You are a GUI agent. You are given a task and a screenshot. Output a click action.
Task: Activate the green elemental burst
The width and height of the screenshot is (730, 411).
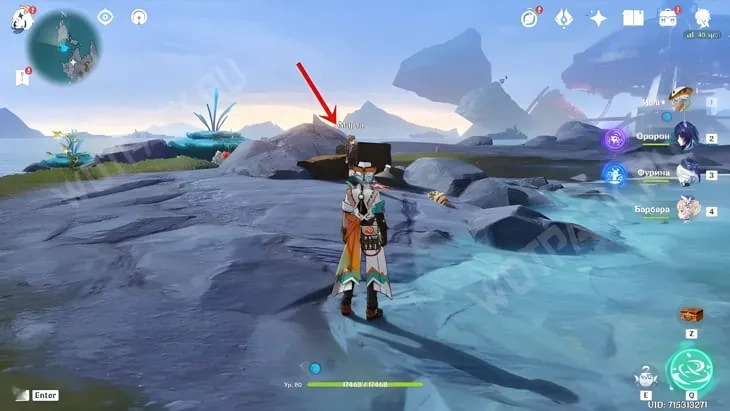(690, 369)
